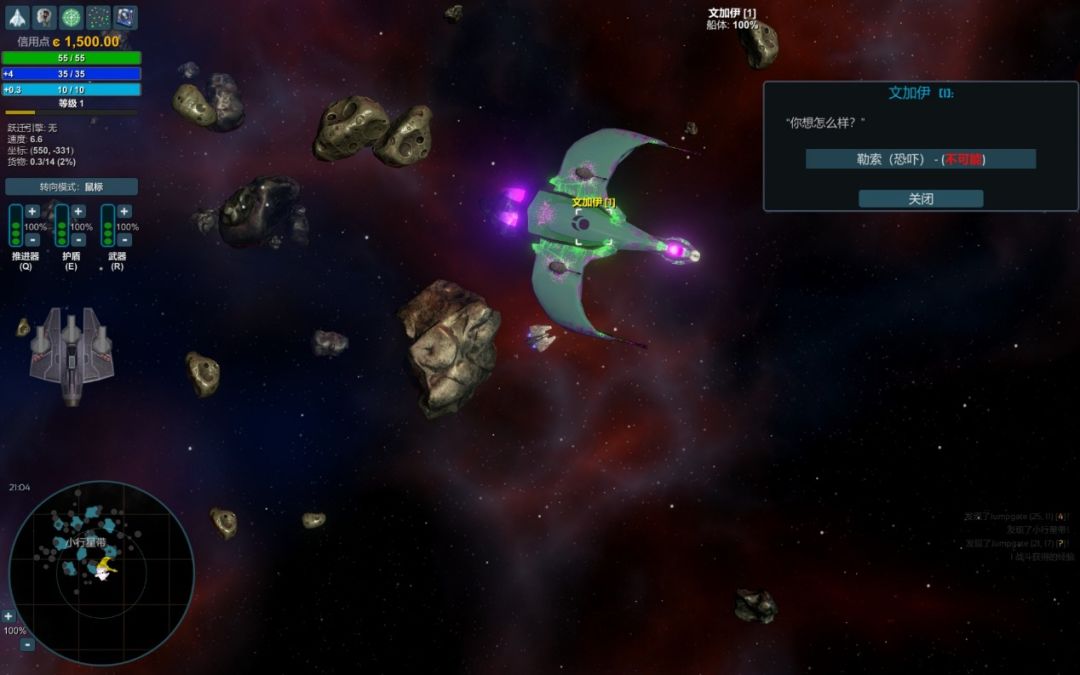
Task: Increase 推进器 thruster power with plus
Action: click(33, 211)
